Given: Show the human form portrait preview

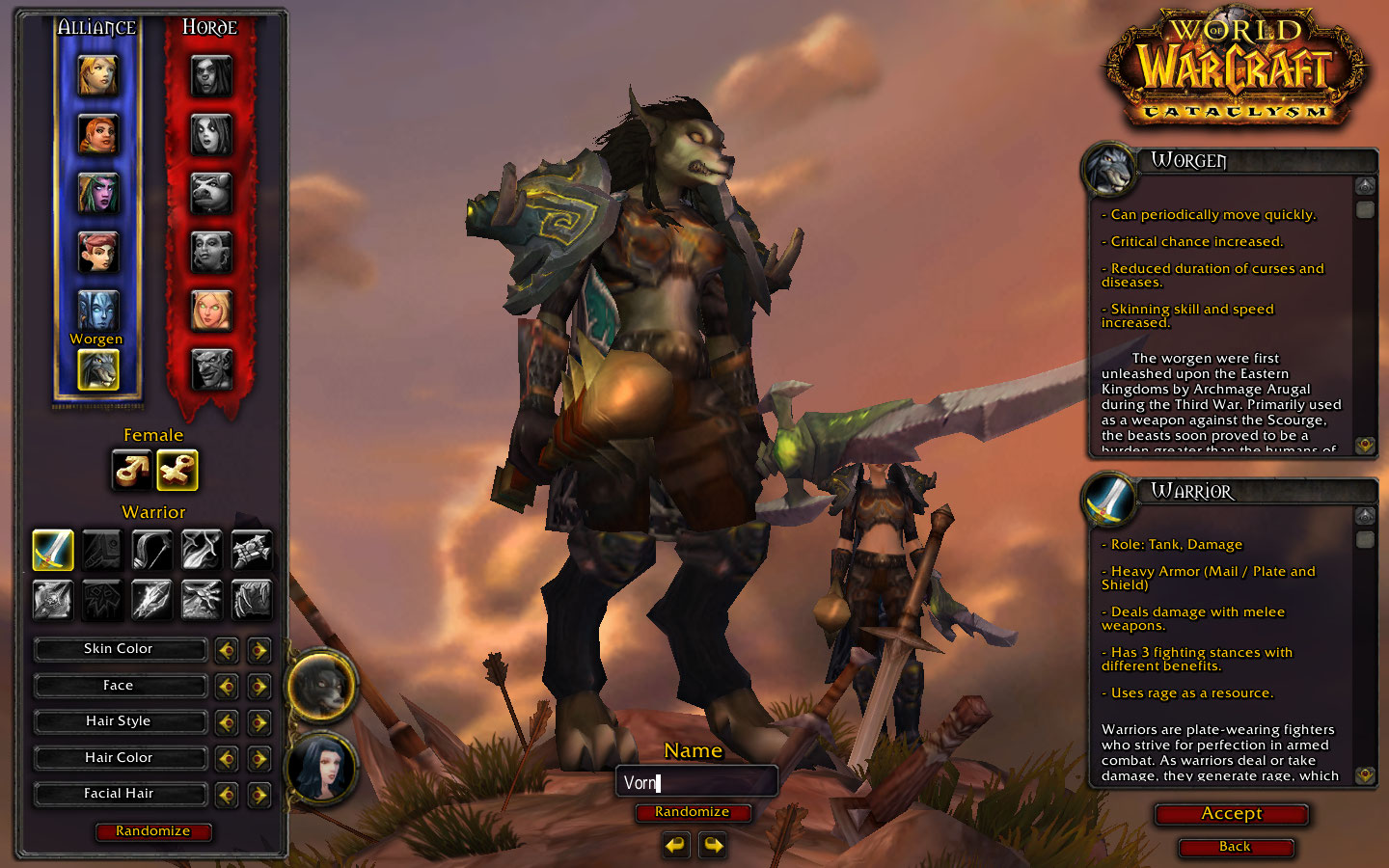Looking at the screenshot, I should coord(322,769).
